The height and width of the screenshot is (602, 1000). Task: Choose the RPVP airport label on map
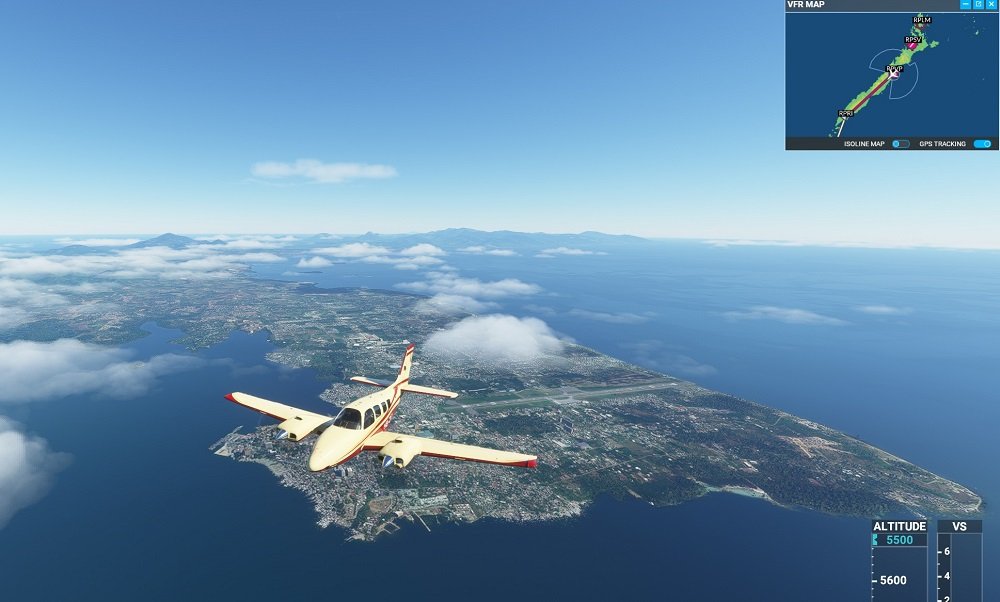[894, 69]
